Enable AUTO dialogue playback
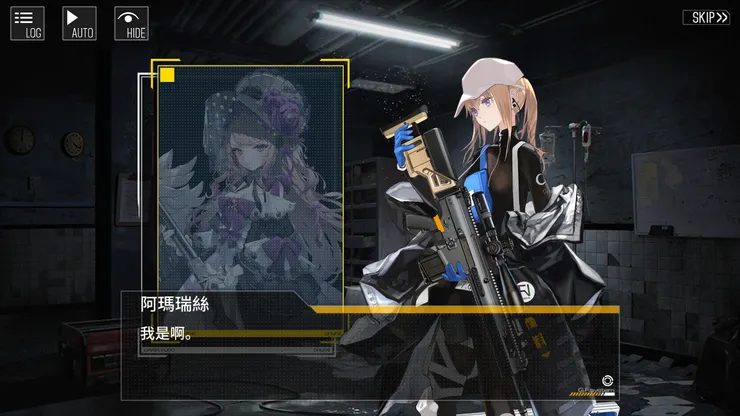Screen dimensions: 740x416 tap(80, 23)
